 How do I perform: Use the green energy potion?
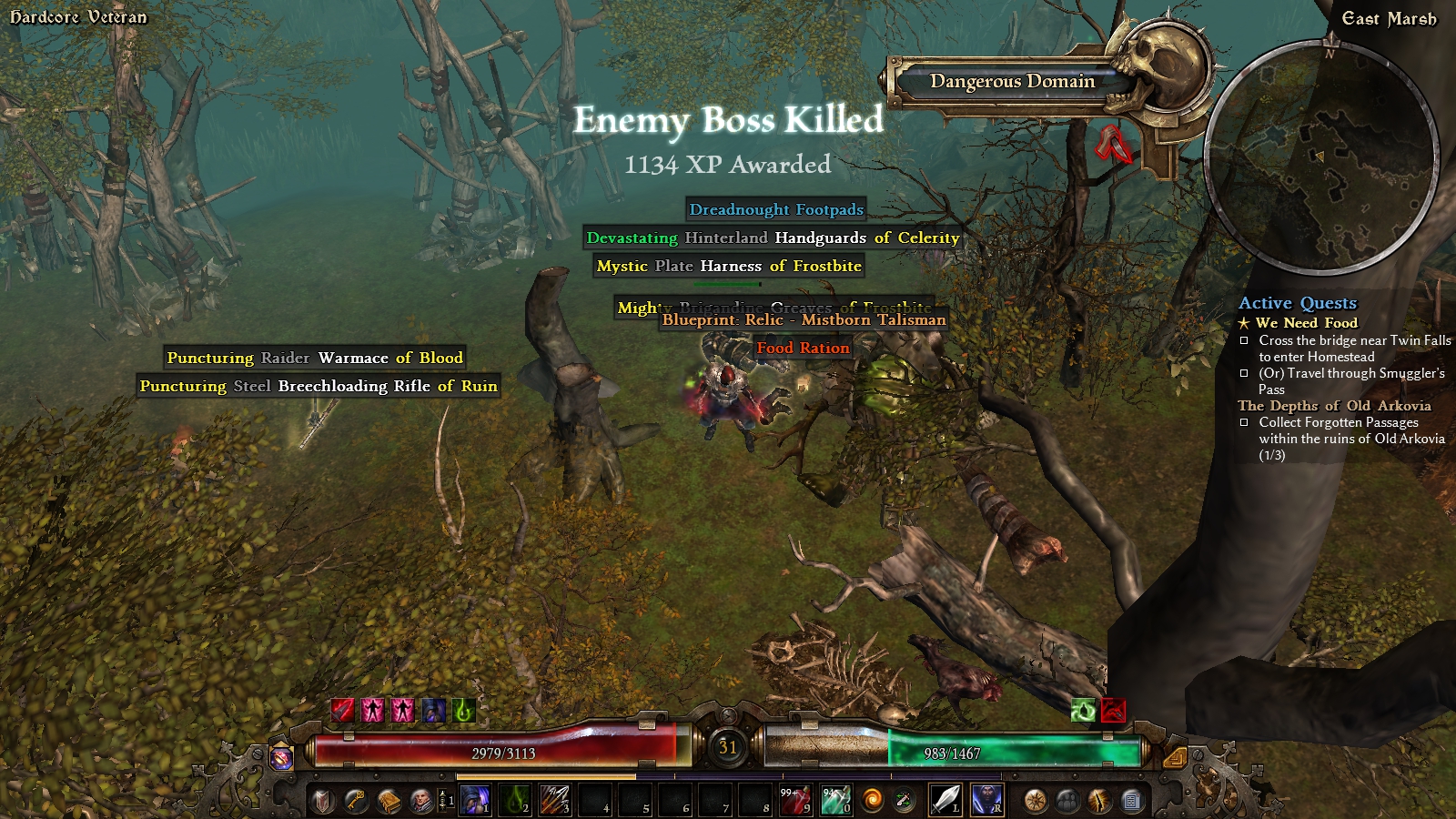click(x=835, y=800)
